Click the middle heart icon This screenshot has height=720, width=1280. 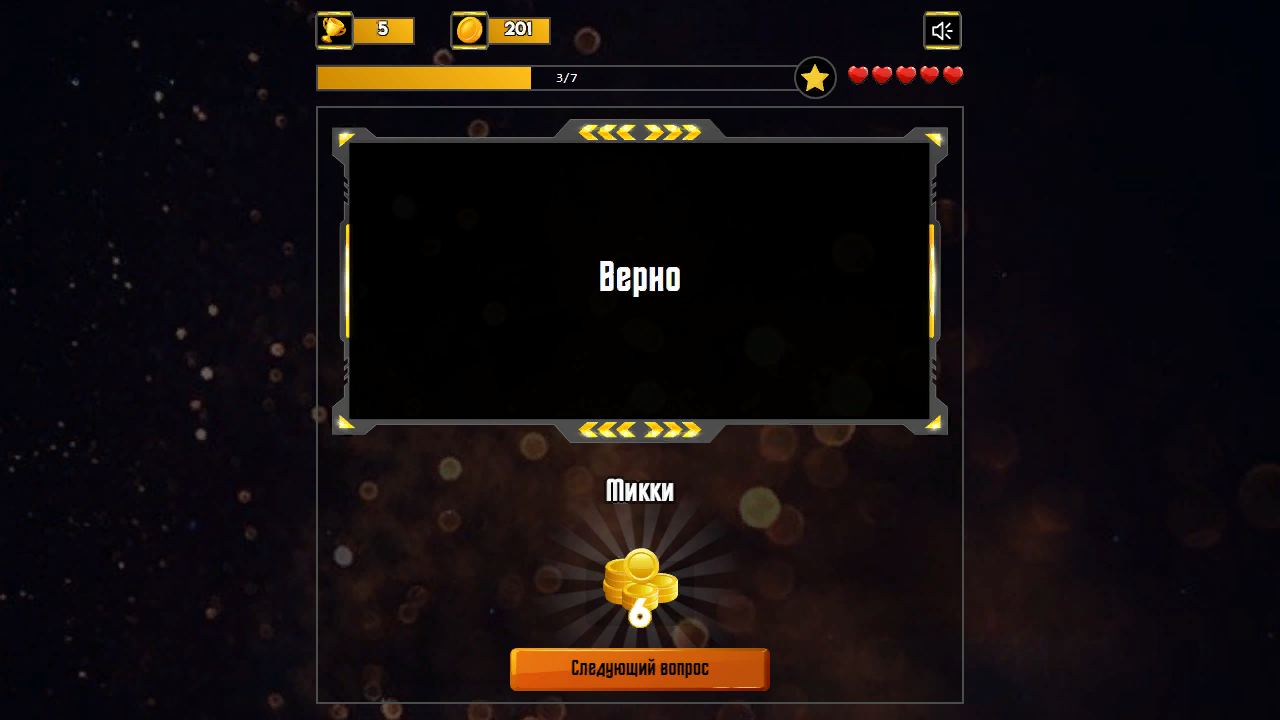pyautogui.click(x=904, y=74)
